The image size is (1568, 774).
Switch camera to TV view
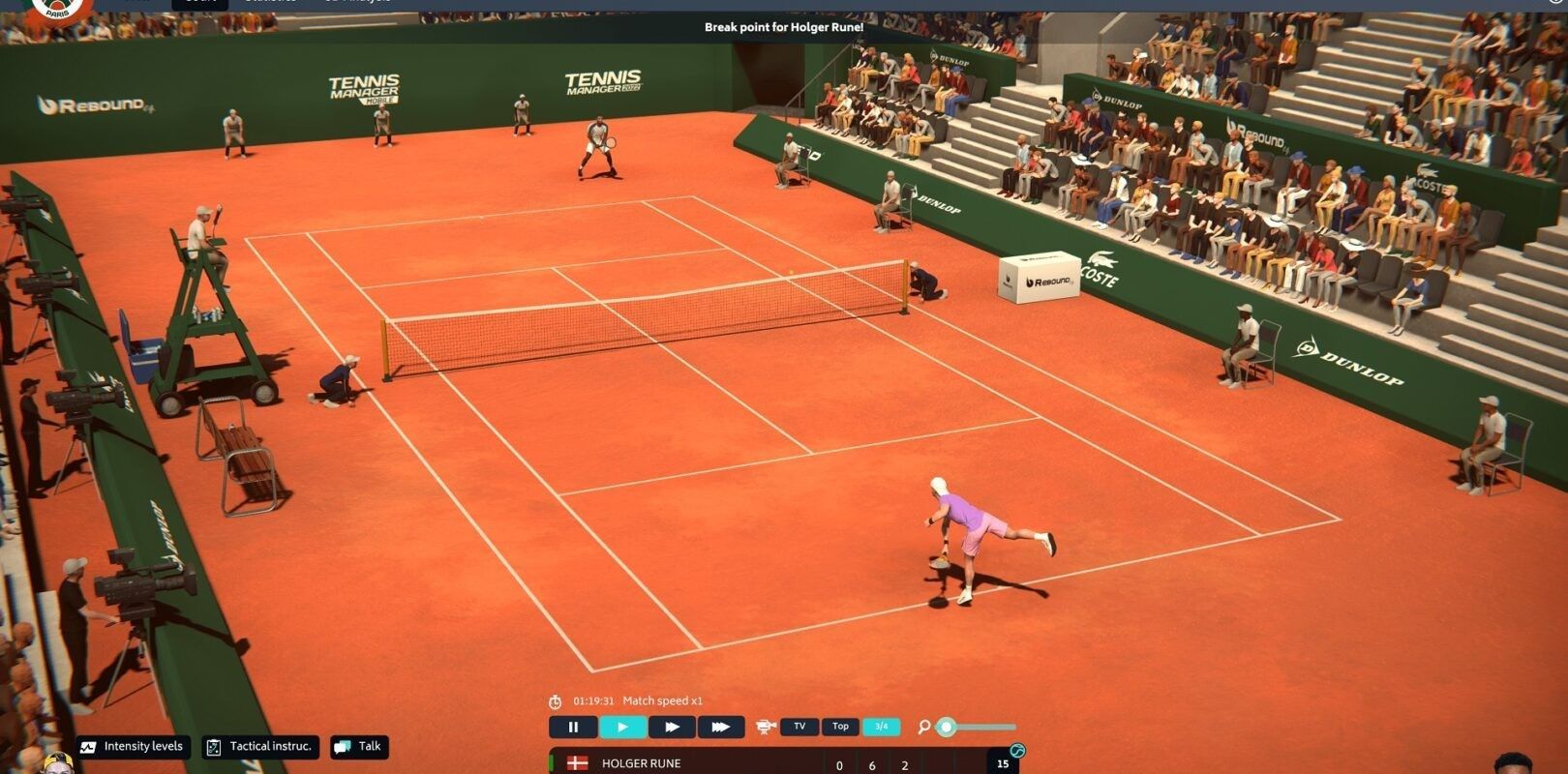tap(799, 727)
